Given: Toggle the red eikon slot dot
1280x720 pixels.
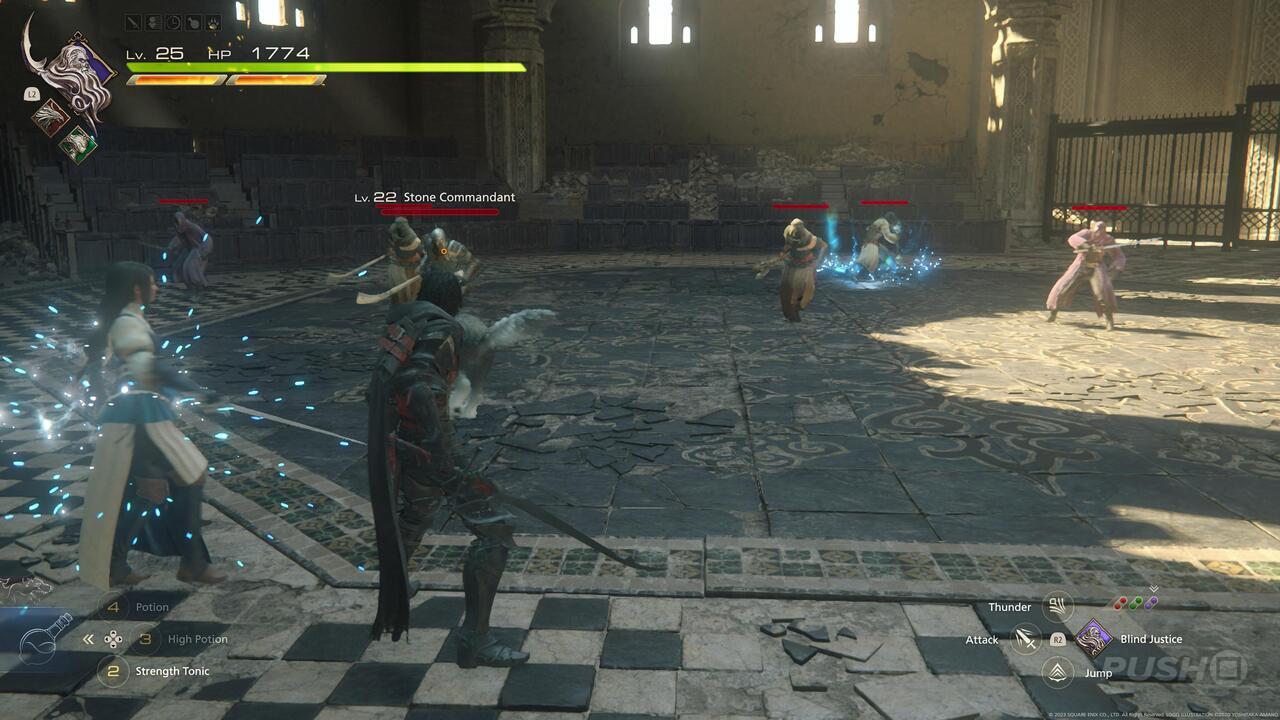Looking at the screenshot, I should tap(1121, 603).
